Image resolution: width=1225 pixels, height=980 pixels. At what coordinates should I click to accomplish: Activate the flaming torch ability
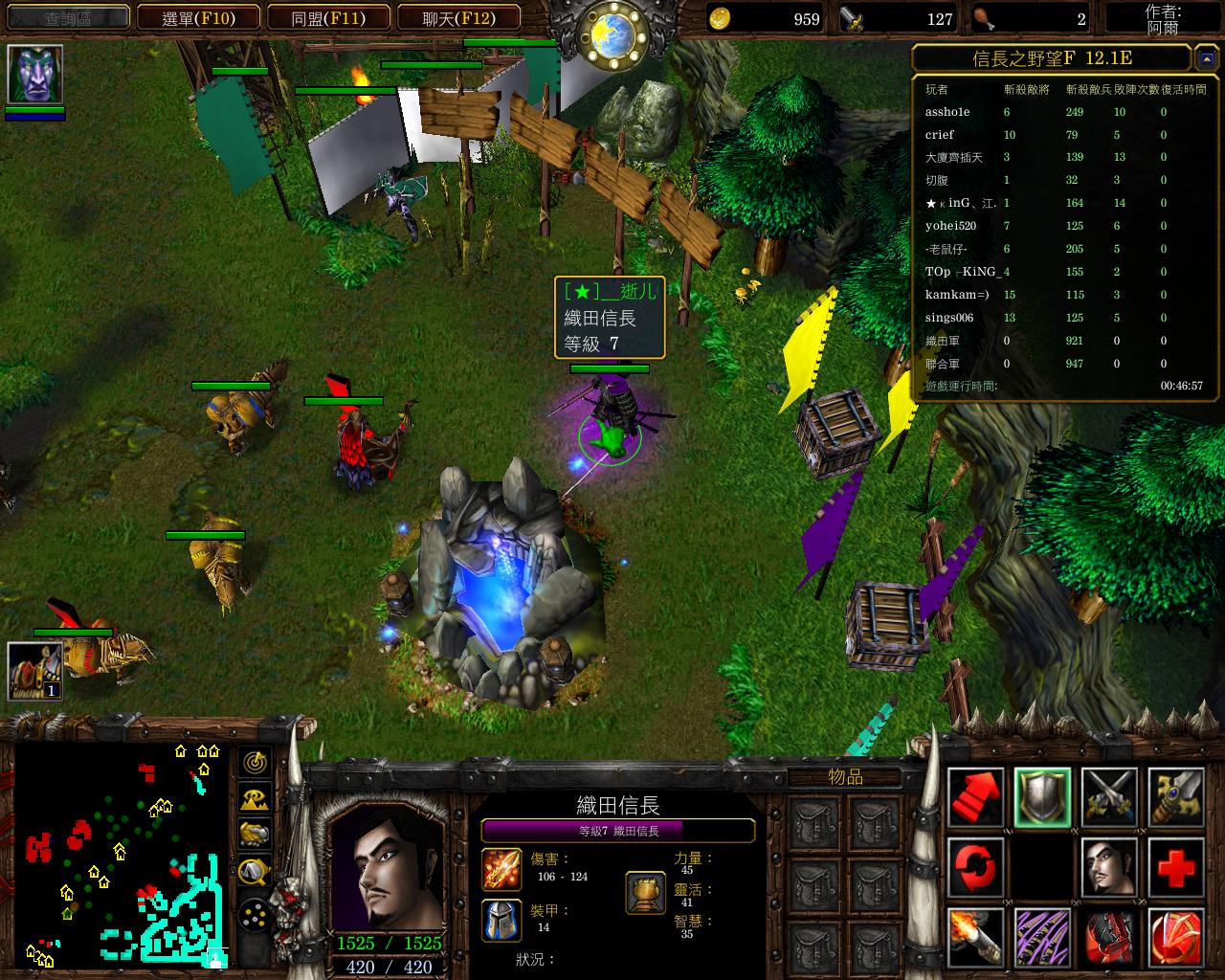click(x=976, y=936)
